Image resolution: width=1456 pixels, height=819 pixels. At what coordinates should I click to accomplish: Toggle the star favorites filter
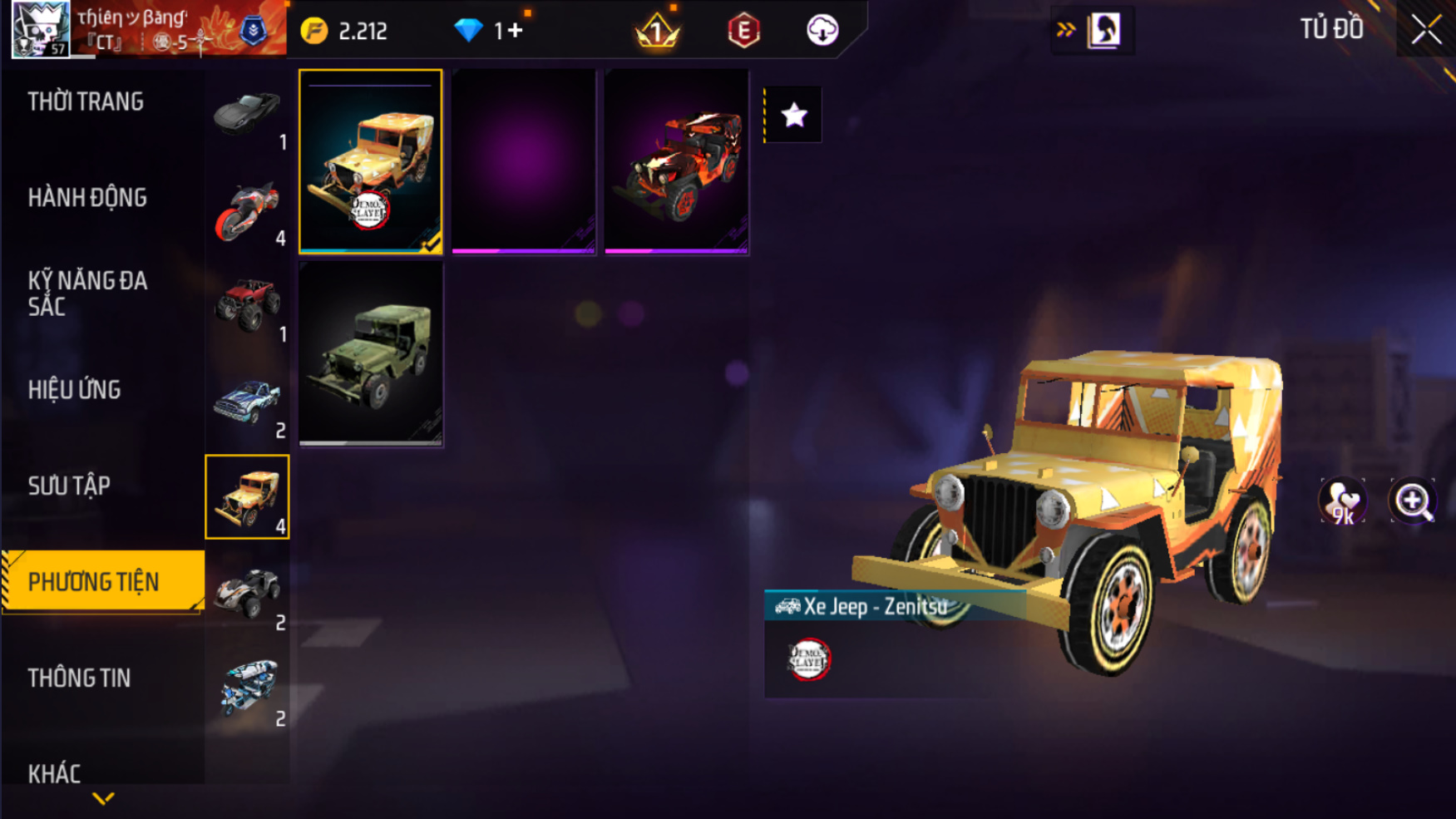(x=794, y=115)
